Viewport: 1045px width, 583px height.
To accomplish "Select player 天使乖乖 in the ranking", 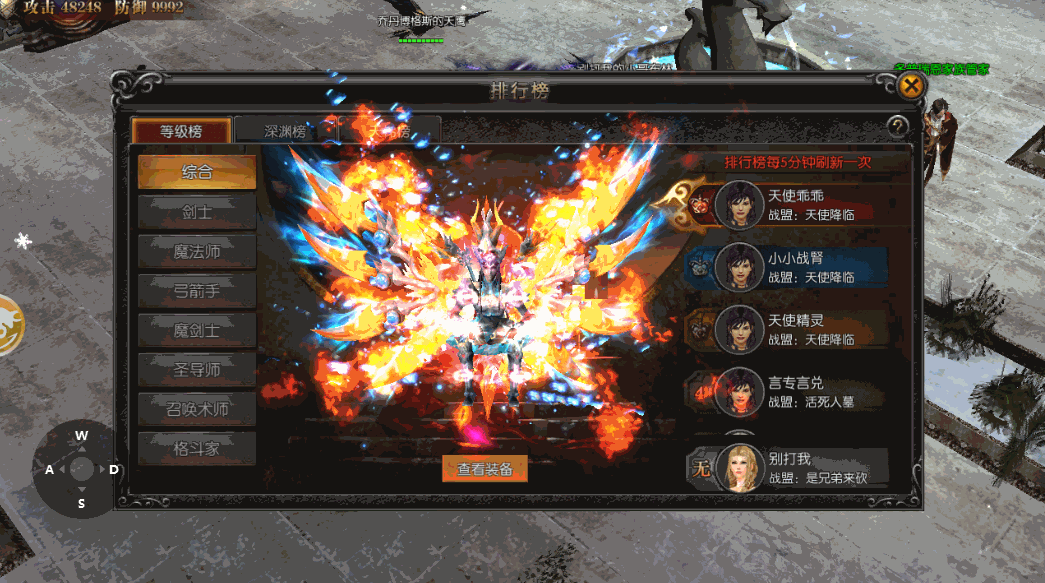I will coord(800,204).
